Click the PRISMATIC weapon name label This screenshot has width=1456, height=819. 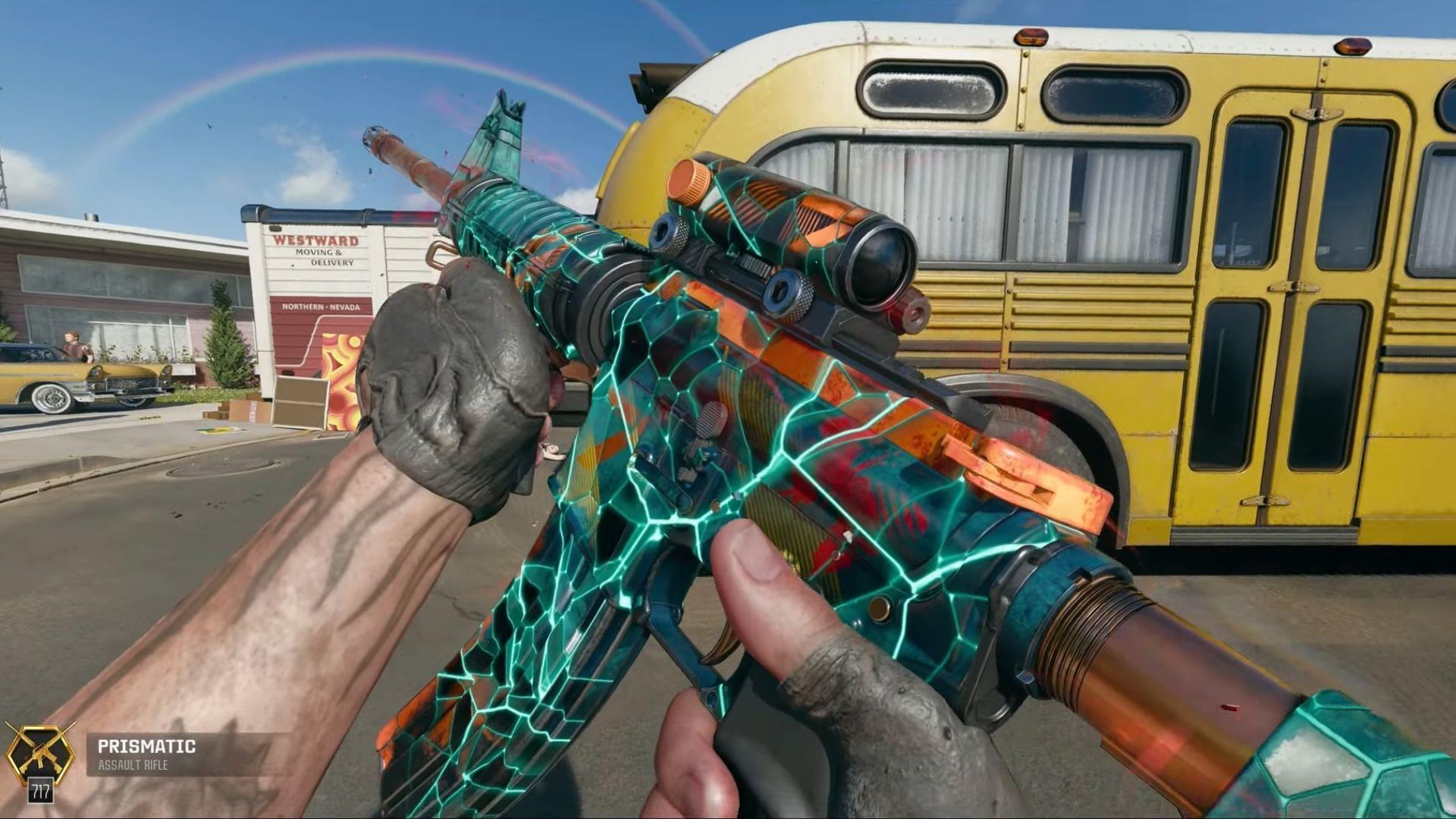pos(148,747)
